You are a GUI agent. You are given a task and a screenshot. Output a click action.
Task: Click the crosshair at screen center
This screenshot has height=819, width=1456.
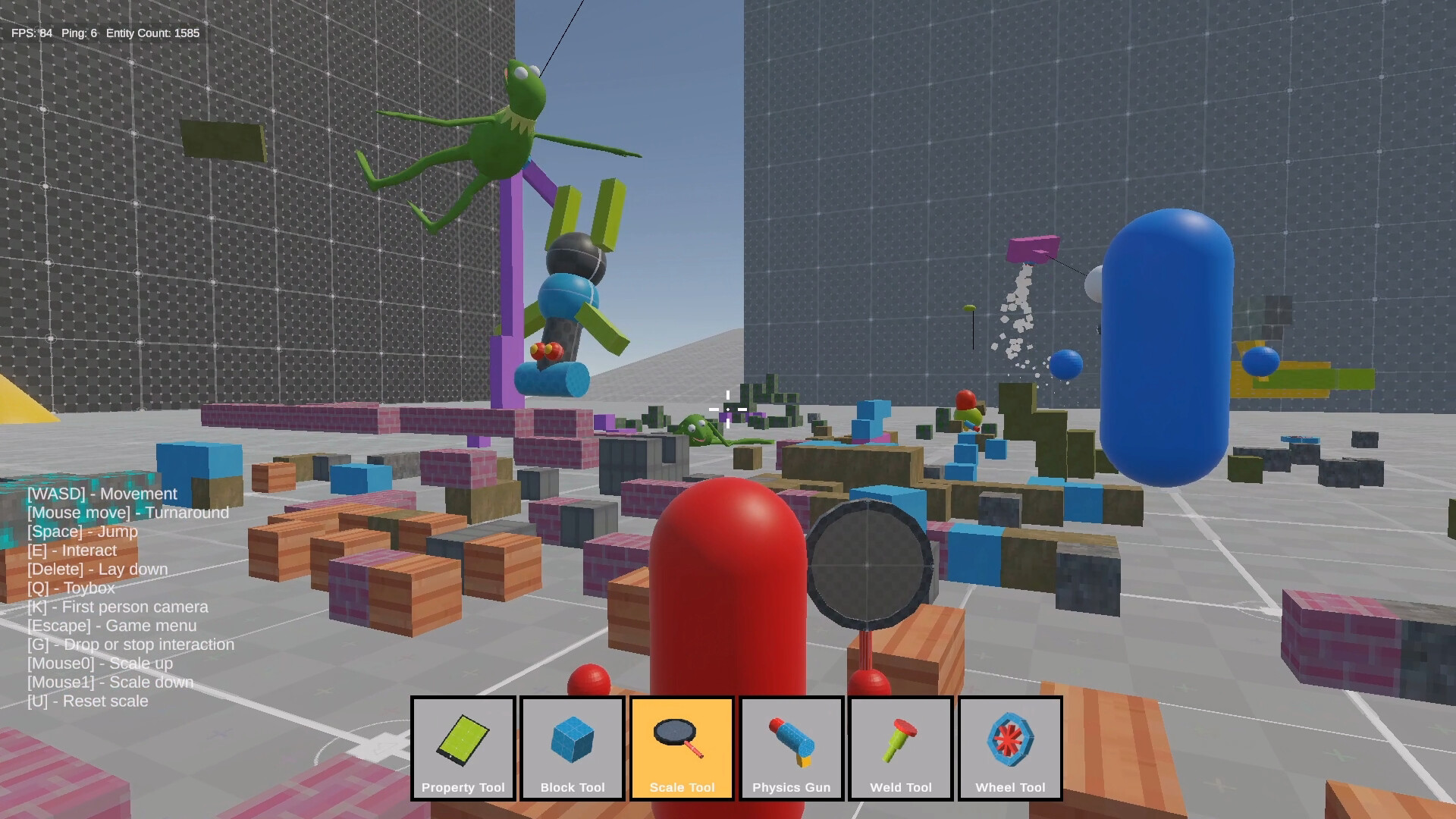click(726, 409)
